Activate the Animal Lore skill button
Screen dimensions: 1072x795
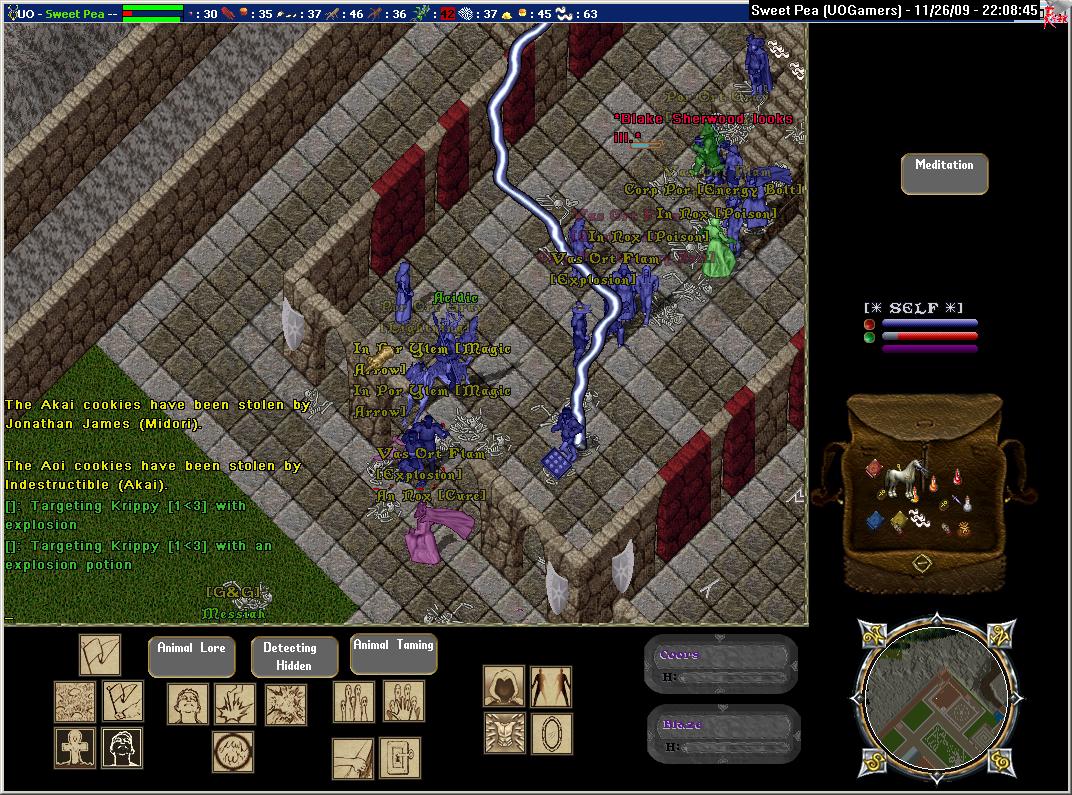pos(191,656)
